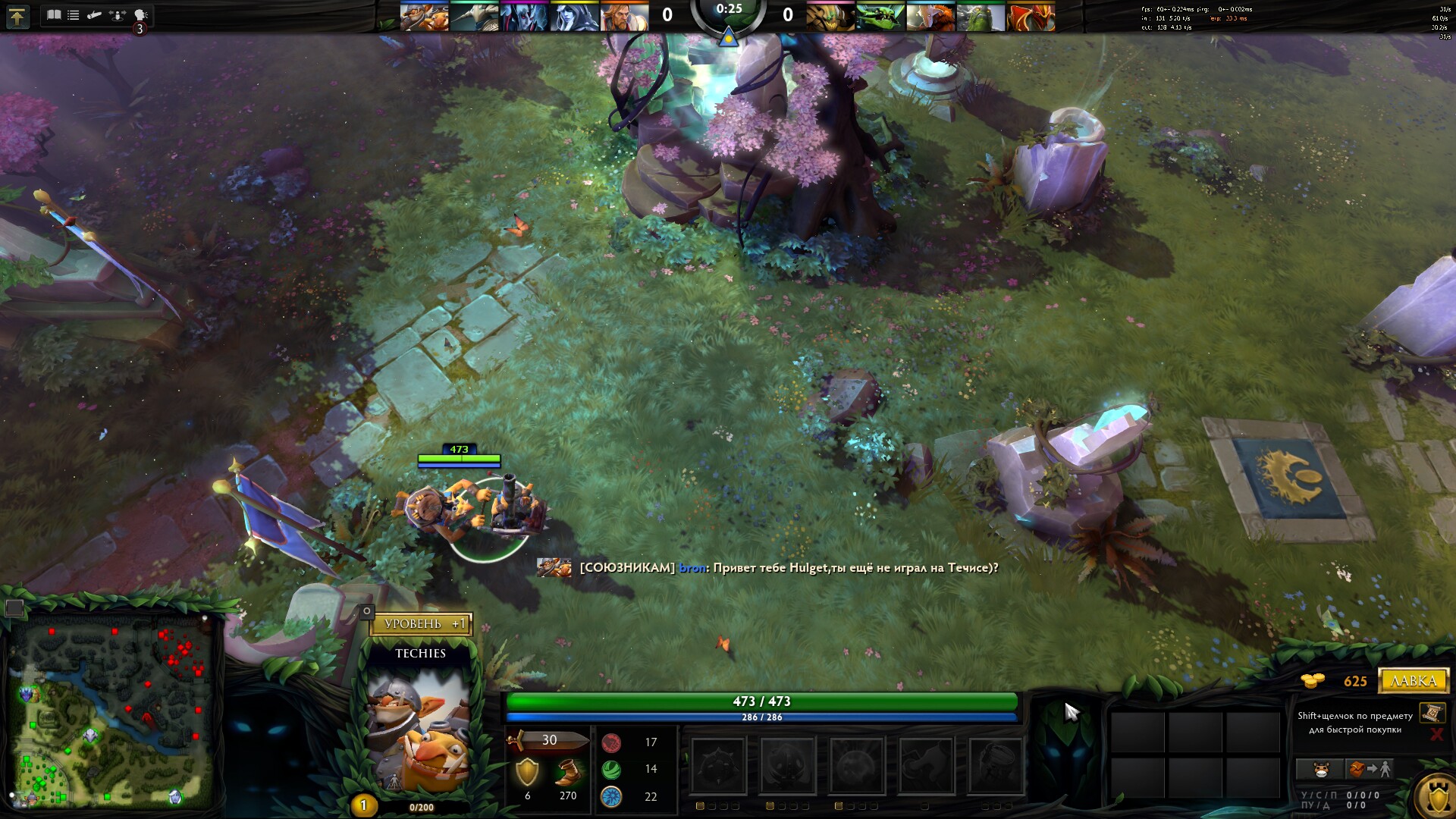Select the courier donkey button
The image size is (1456, 819).
pos(1320,770)
